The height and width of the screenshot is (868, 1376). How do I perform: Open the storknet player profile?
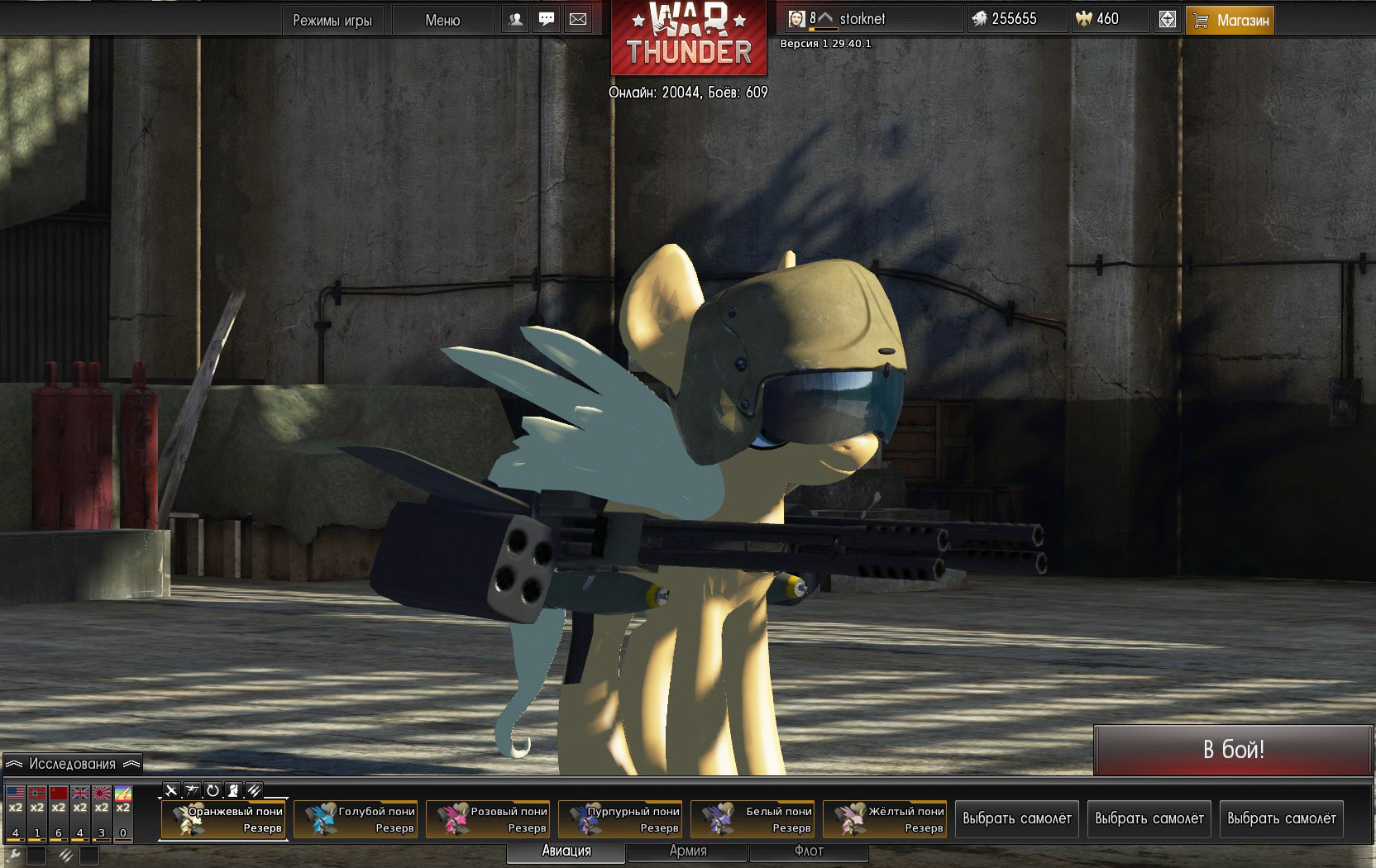[862, 18]
